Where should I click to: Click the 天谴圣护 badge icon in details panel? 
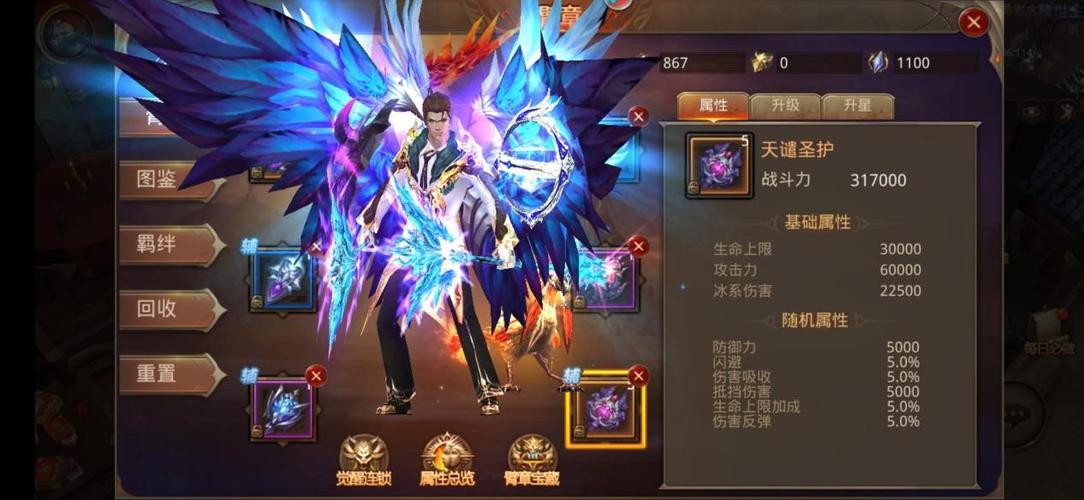click(719, 165)
